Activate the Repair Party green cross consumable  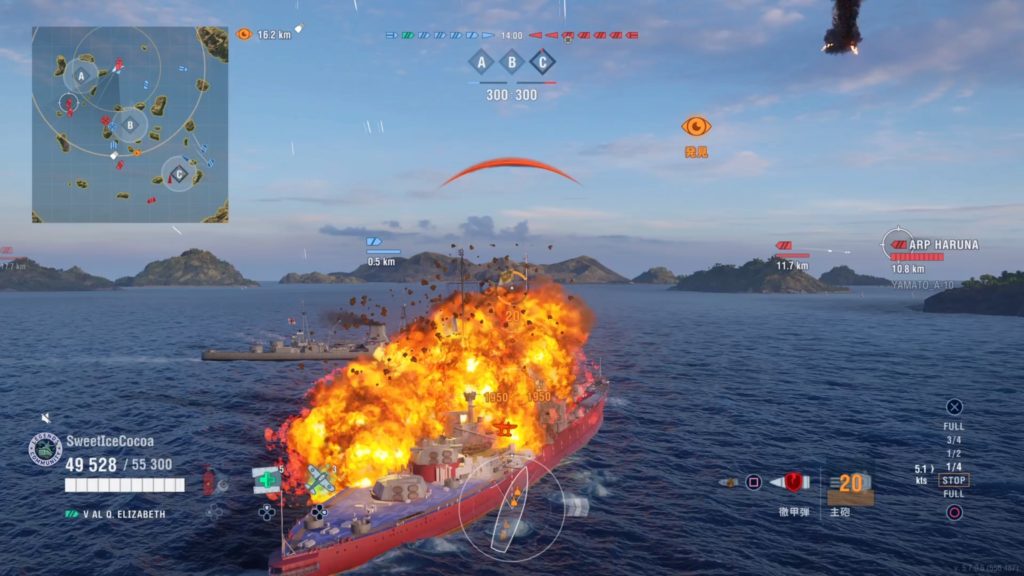(x=266, y=480)
